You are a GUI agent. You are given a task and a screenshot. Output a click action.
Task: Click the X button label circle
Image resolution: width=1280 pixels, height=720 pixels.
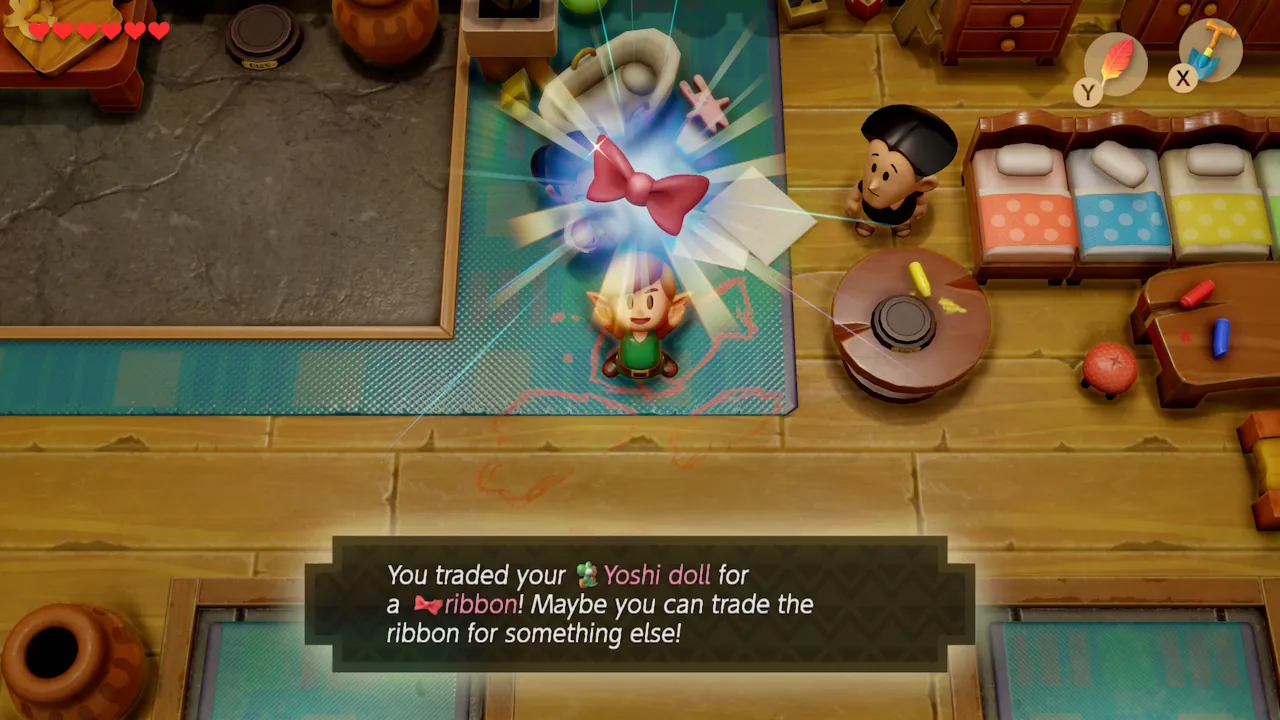click(1183, 80)
